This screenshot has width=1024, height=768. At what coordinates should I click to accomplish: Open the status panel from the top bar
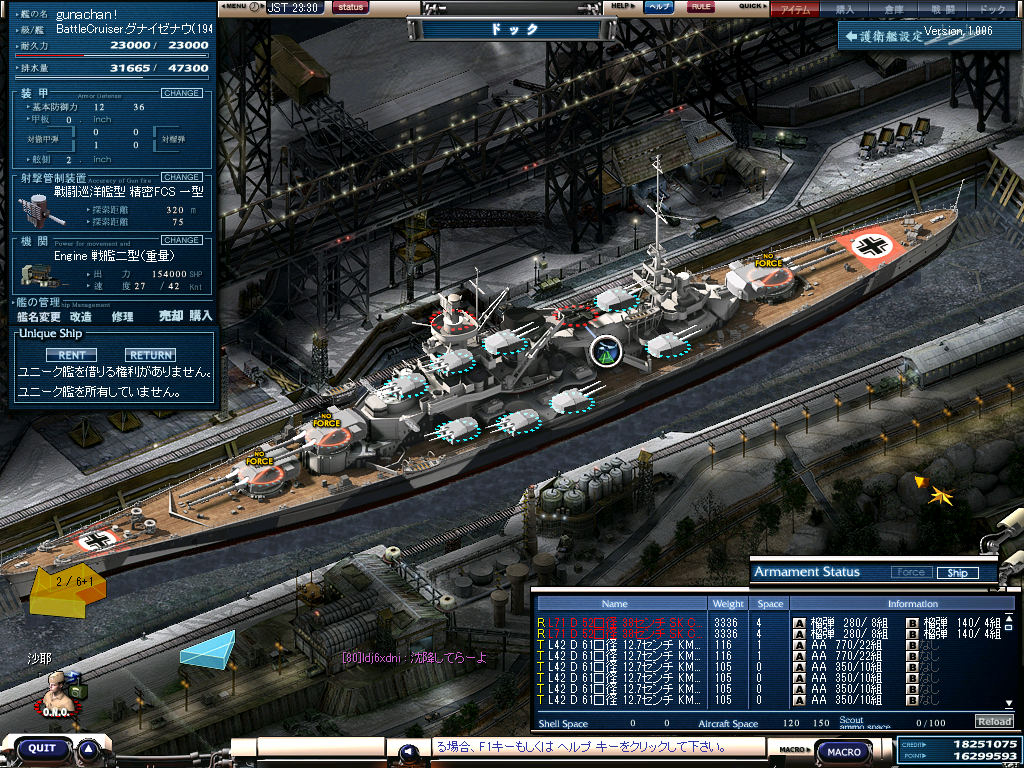(350, 7)
